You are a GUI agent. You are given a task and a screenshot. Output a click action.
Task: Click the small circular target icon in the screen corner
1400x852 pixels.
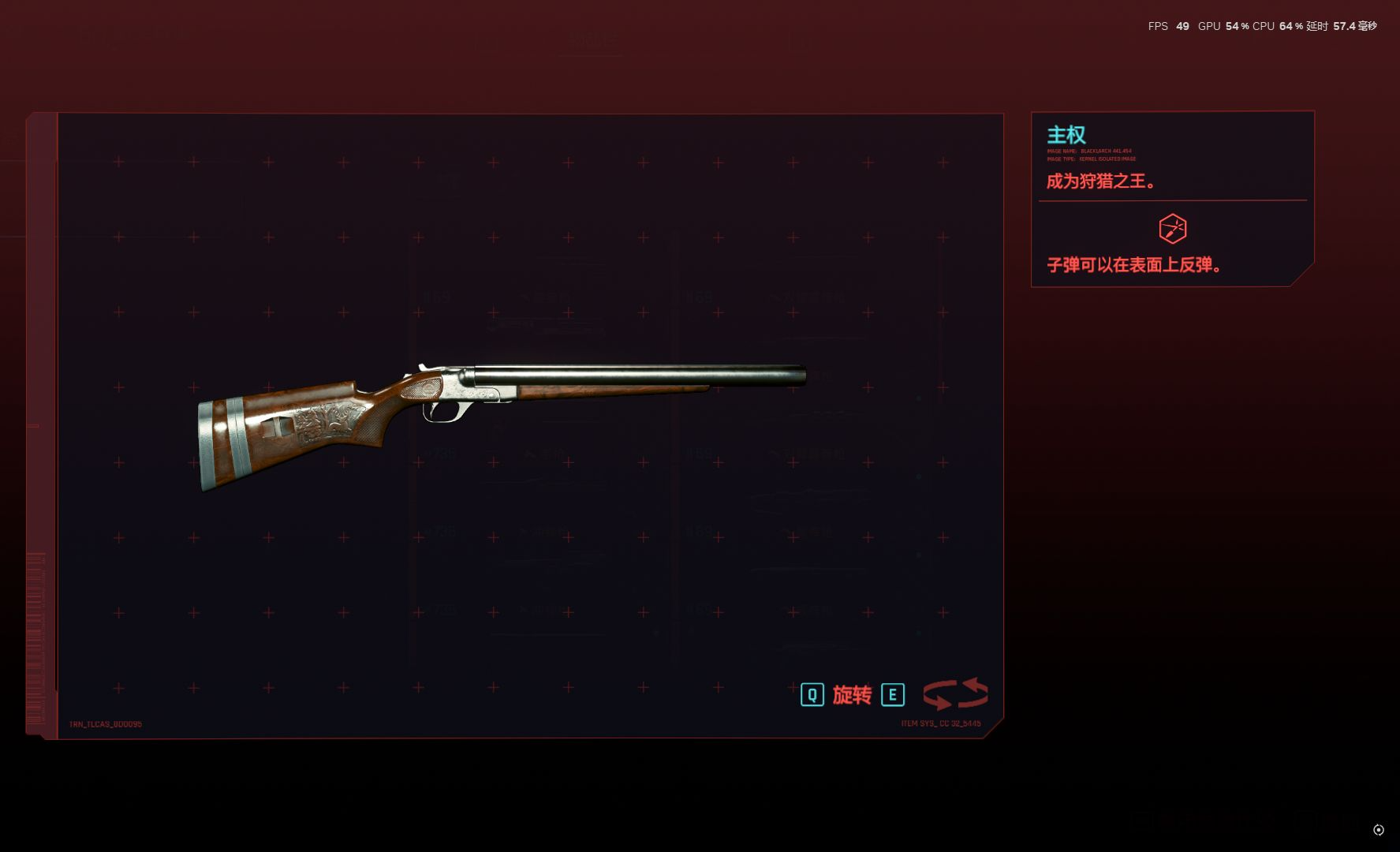[1378, 830]
